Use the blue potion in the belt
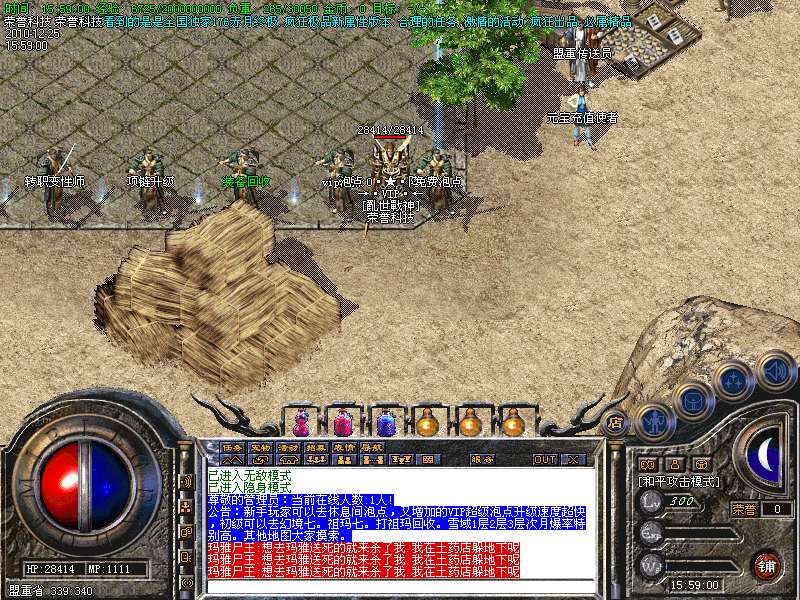The height and width of the screenshot is (600, 800). click(385, 422)
